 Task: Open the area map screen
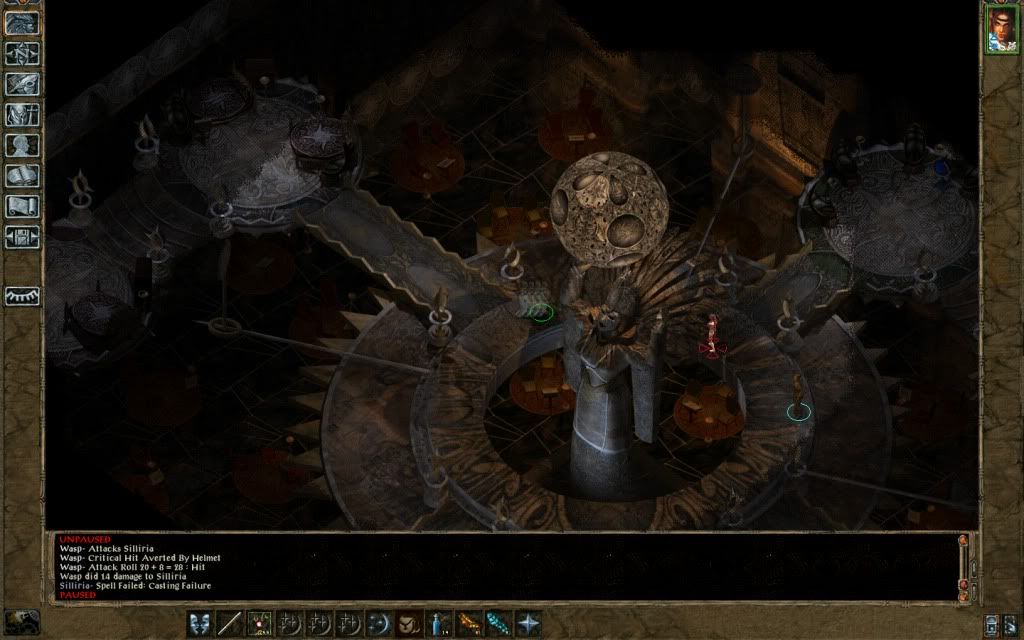pos(23,53)
